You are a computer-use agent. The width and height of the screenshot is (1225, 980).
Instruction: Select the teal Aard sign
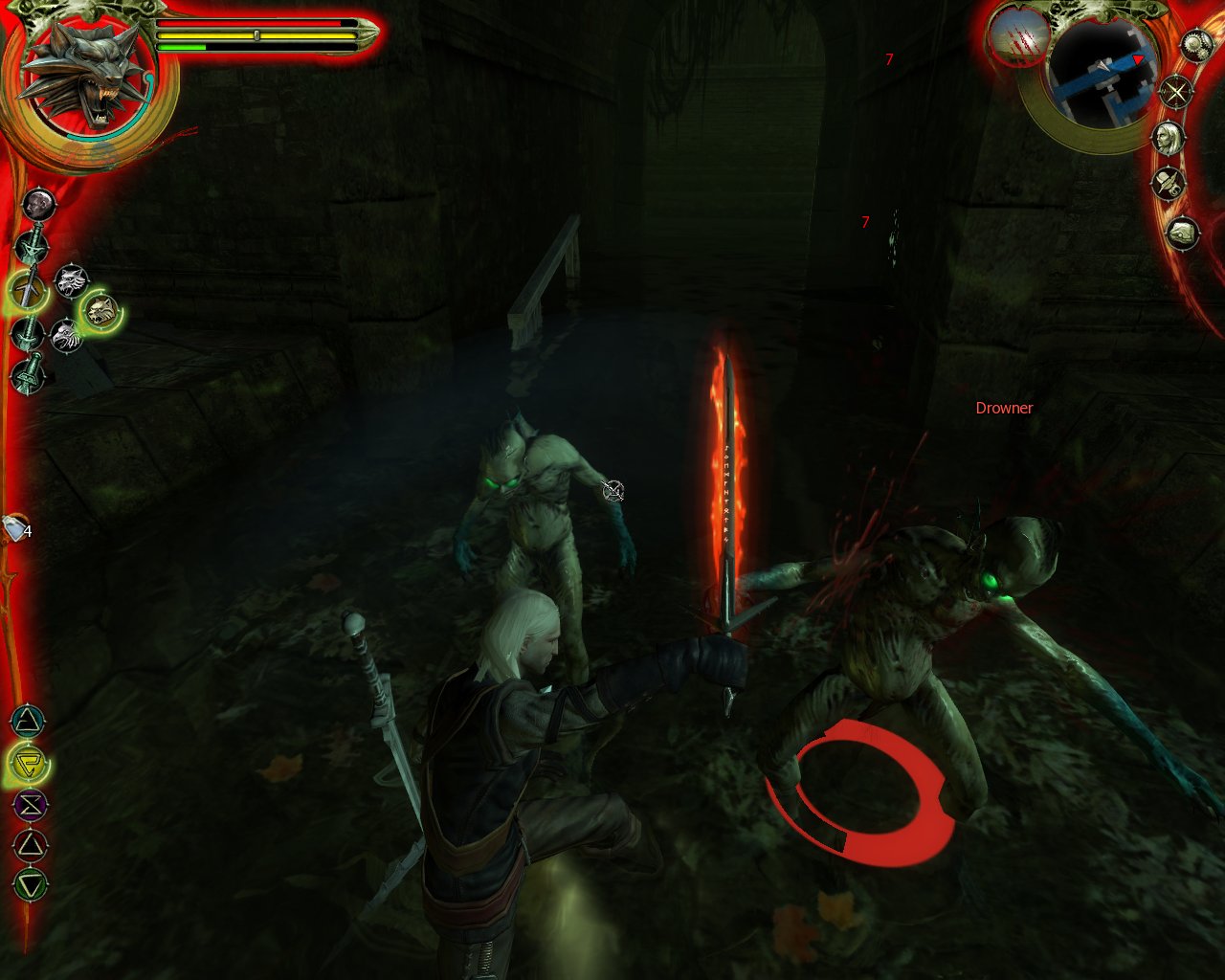coord(29,721)
